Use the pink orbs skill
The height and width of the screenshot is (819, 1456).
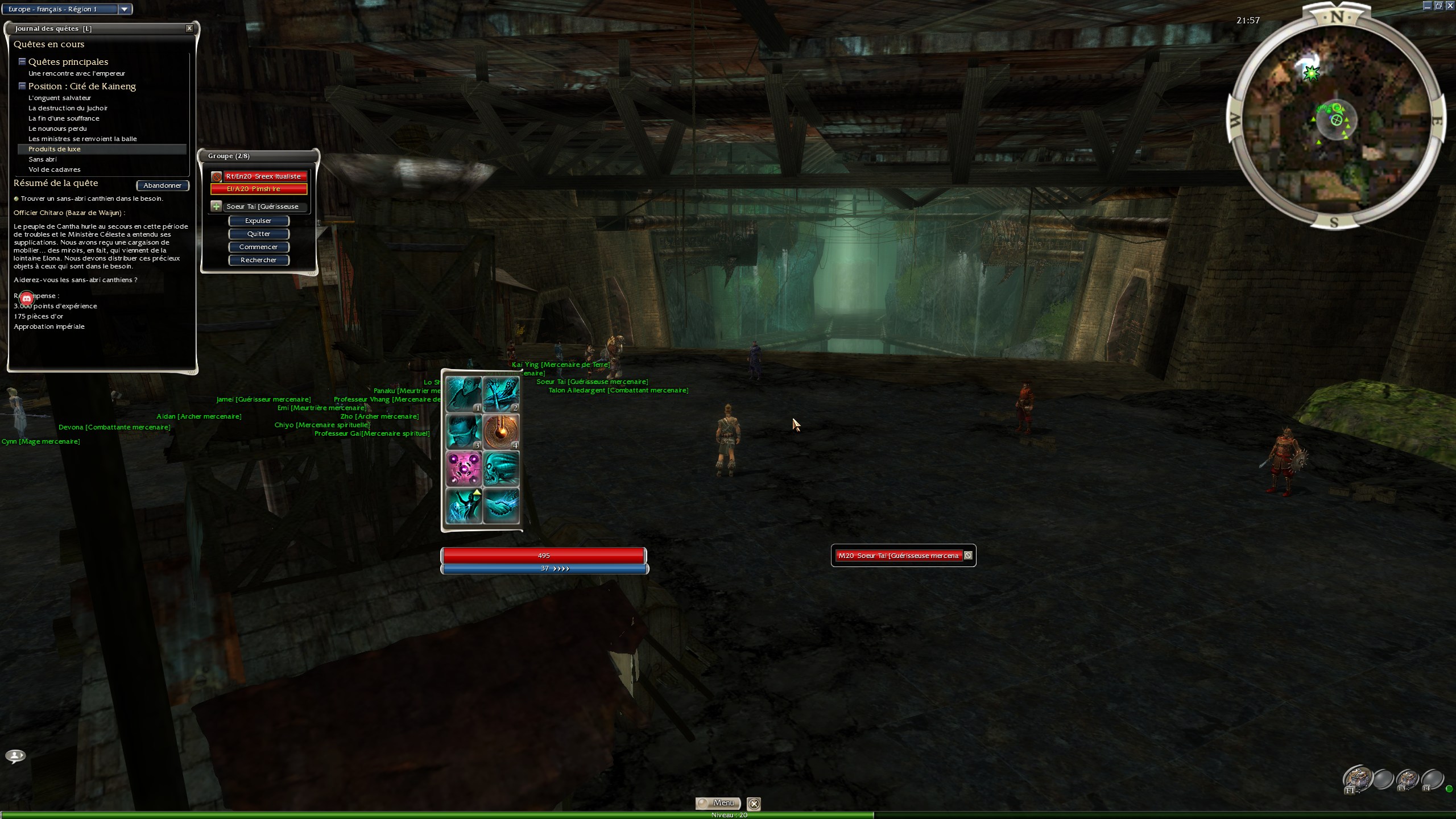tap(464, 468)
